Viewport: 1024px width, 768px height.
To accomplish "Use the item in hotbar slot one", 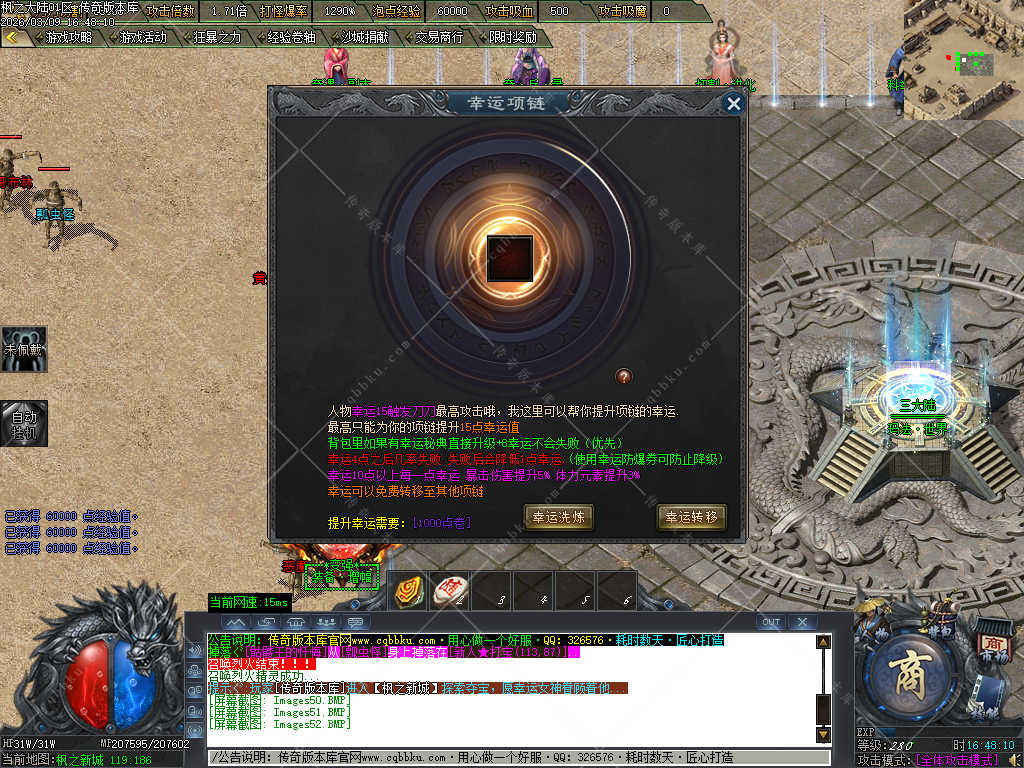I will [409, 591].
